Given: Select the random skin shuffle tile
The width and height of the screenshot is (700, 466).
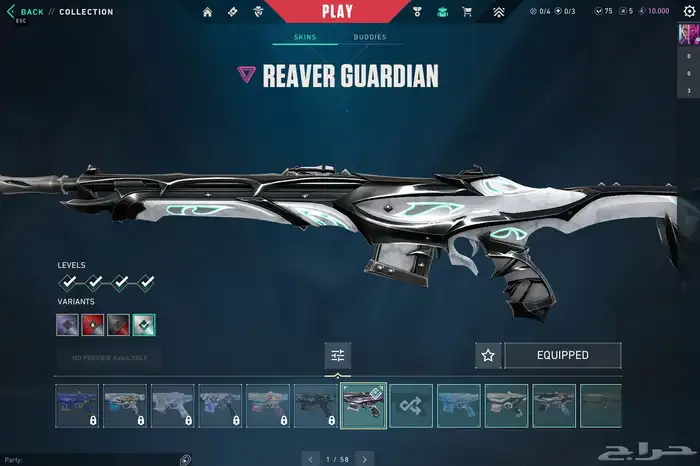Looking at the screenshot, I should pos(411,405).
